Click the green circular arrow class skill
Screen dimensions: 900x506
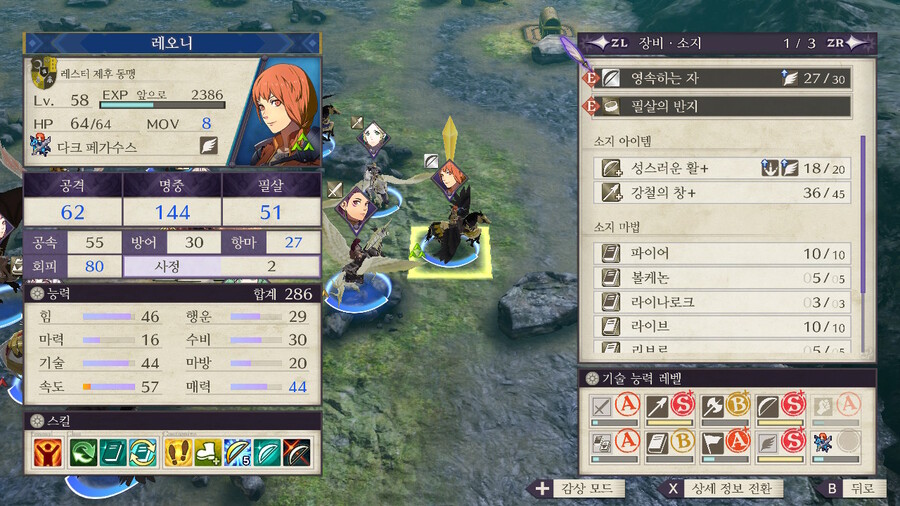point(83,452)
